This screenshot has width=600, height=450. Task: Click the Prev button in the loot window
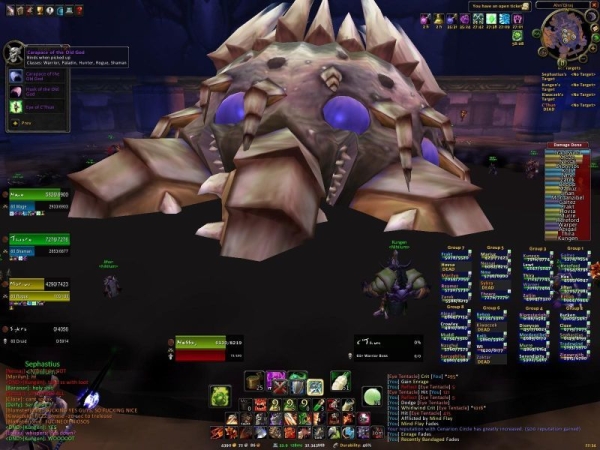(x=19, y=124)
